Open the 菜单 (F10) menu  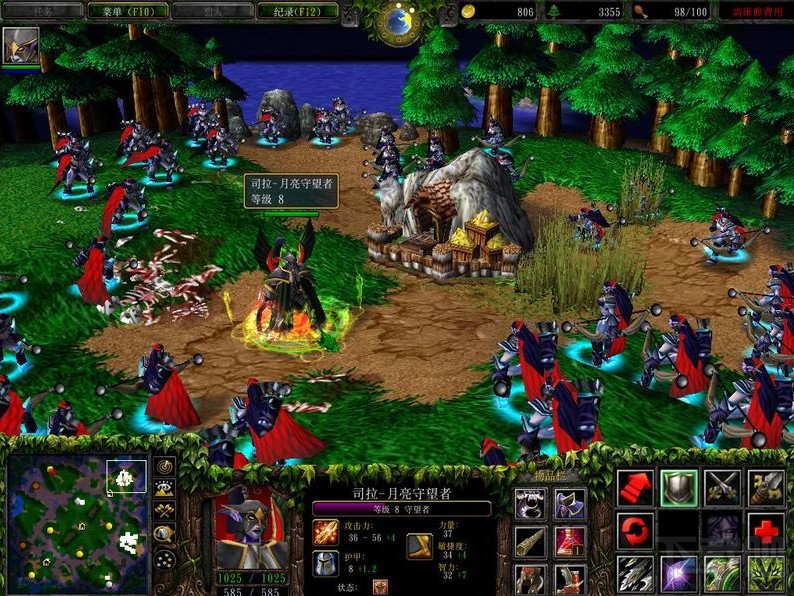(123, 11)
